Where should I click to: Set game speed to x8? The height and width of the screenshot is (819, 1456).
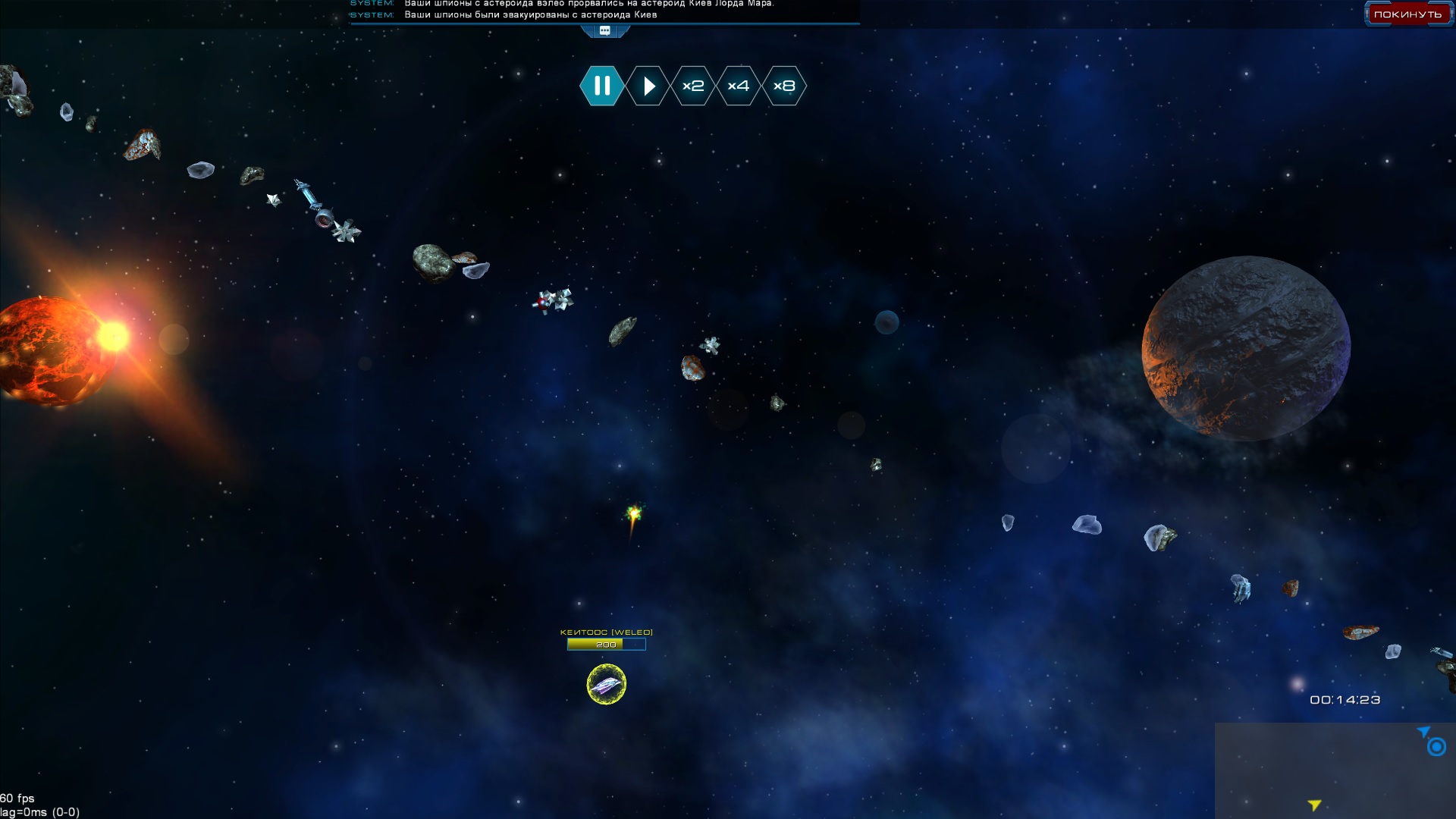pos(784,86)
